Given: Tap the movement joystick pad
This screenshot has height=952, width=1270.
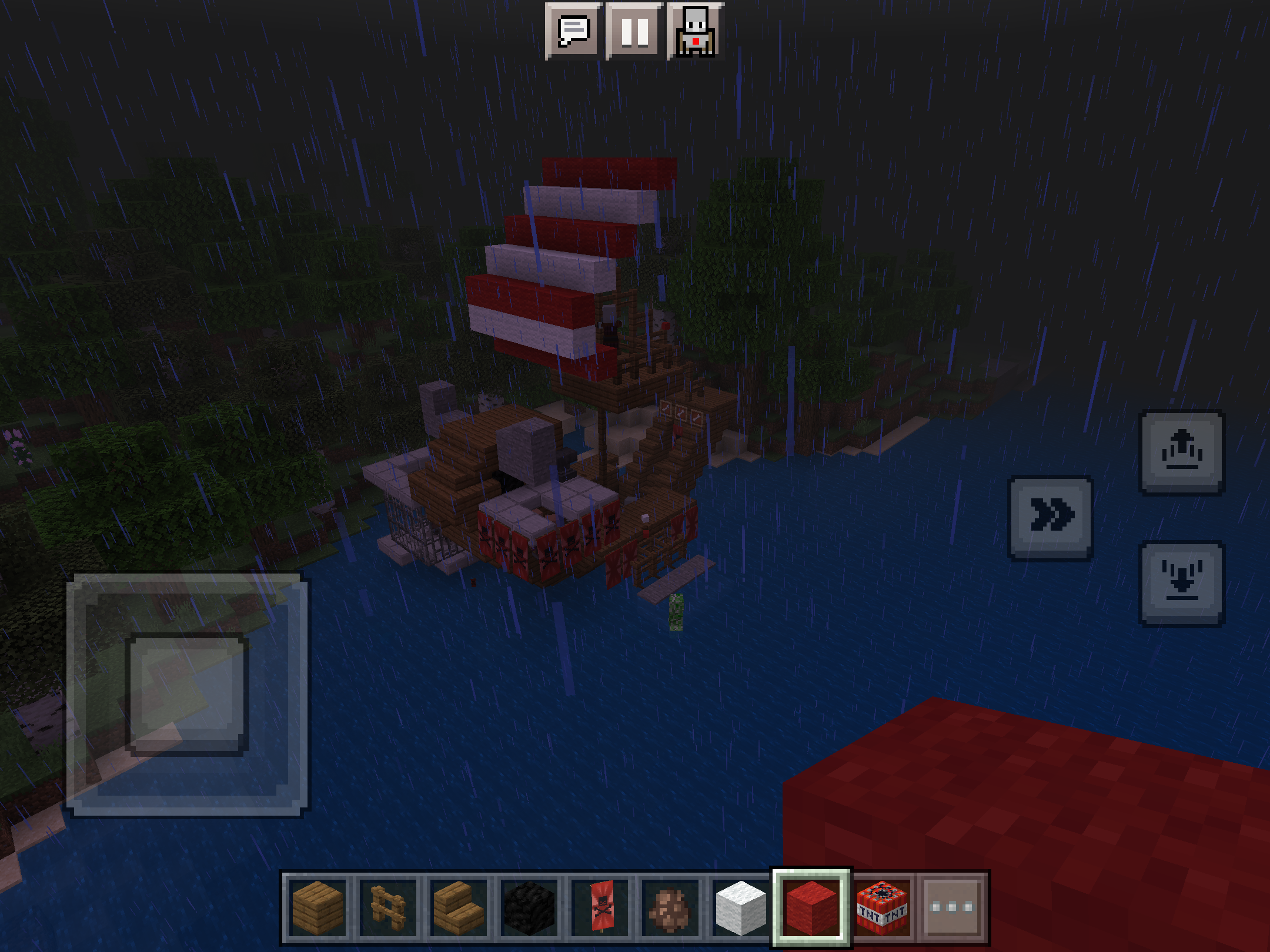Looking at the screenshot, I should pos(187,695).
